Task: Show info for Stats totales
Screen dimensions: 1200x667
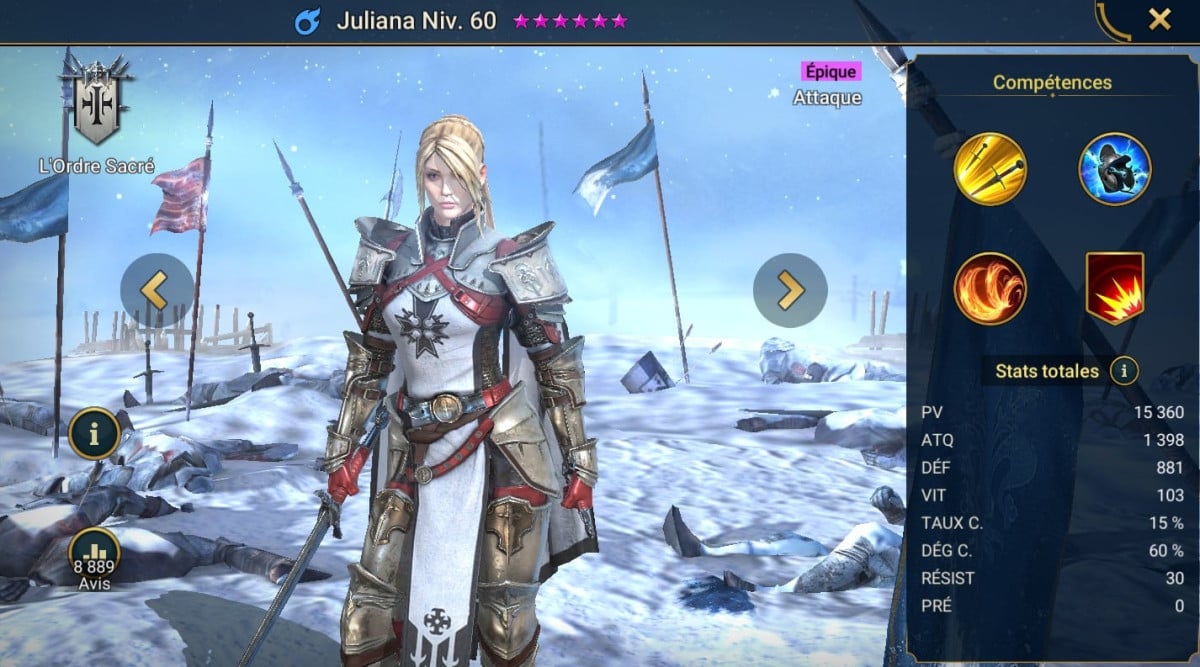Action: point(1125,372)
